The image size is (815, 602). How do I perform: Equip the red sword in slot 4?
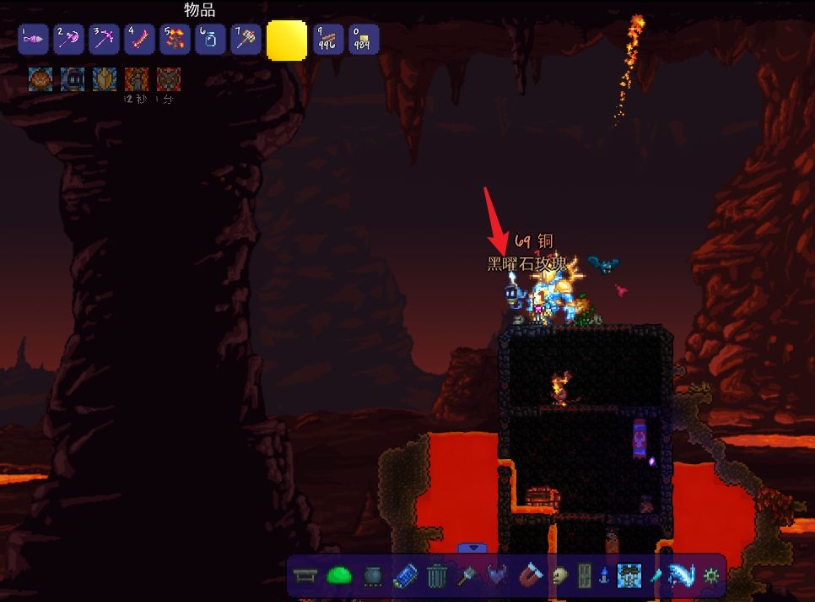139,39
